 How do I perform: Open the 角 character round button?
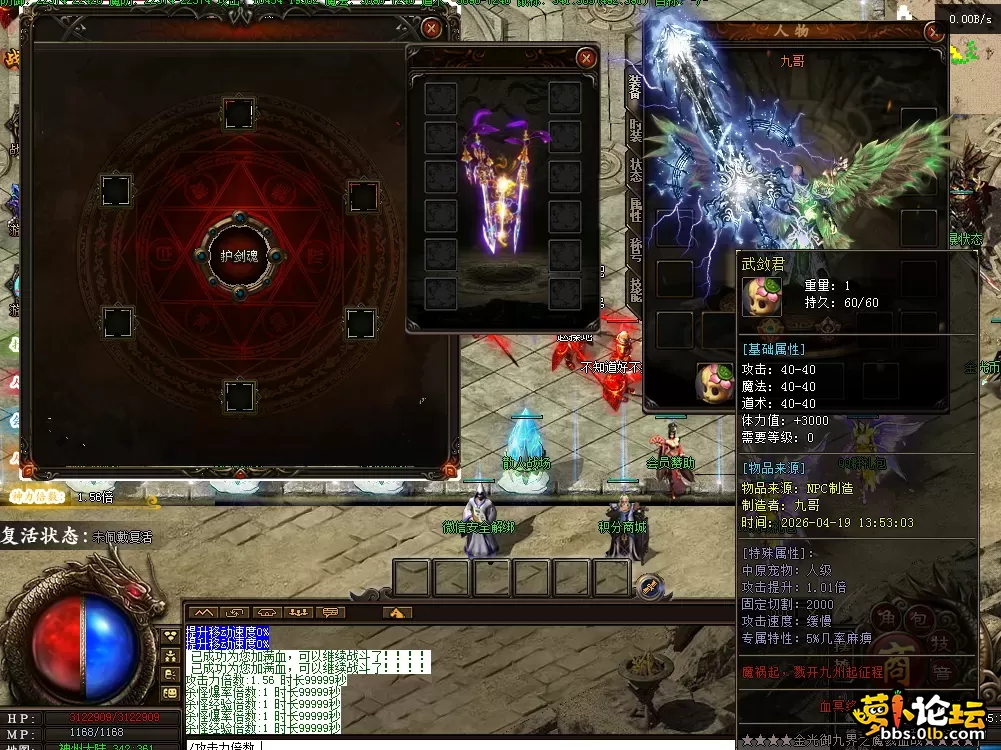pyautogui.click(x=884, y=618)
